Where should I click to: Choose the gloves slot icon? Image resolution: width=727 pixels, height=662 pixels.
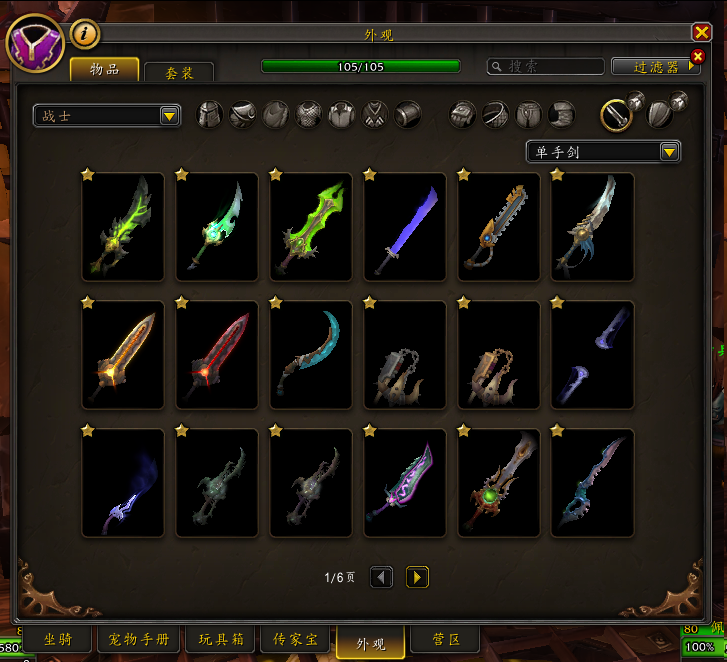pyautogui.click(x=462, y=114)
